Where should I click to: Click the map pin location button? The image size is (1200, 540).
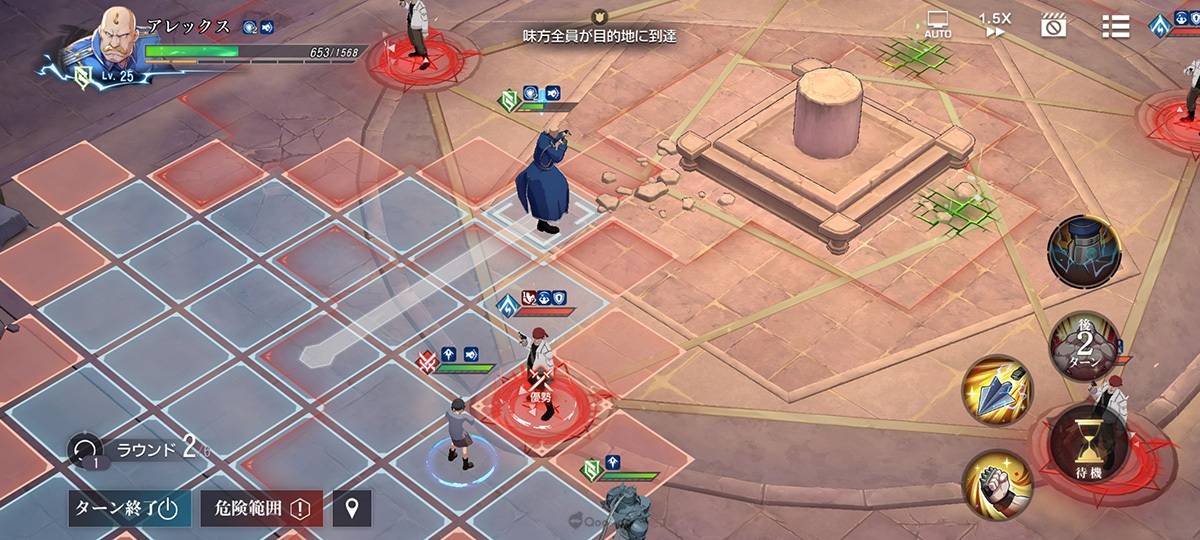(352, 508)
